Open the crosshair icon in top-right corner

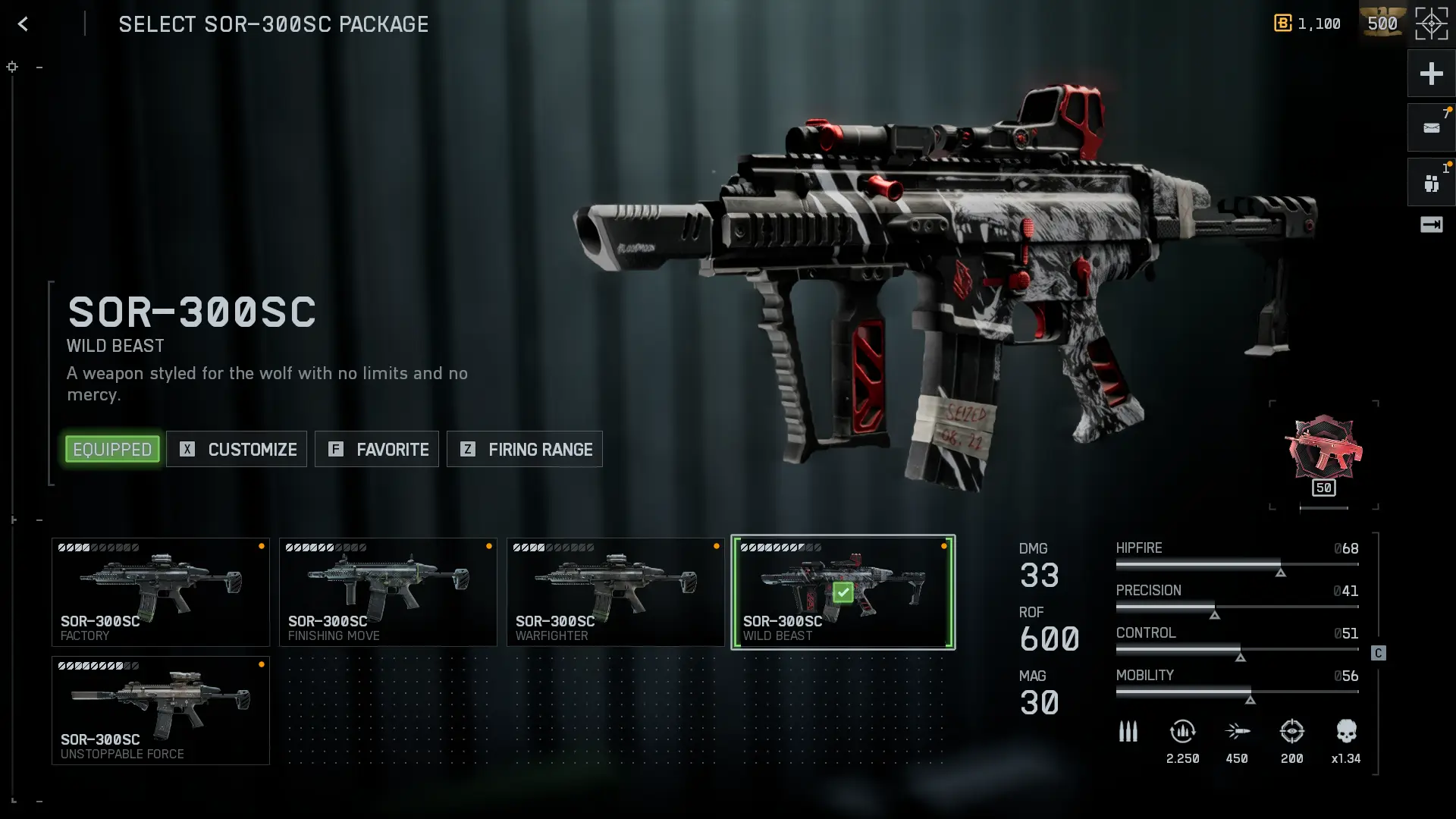1431,24
